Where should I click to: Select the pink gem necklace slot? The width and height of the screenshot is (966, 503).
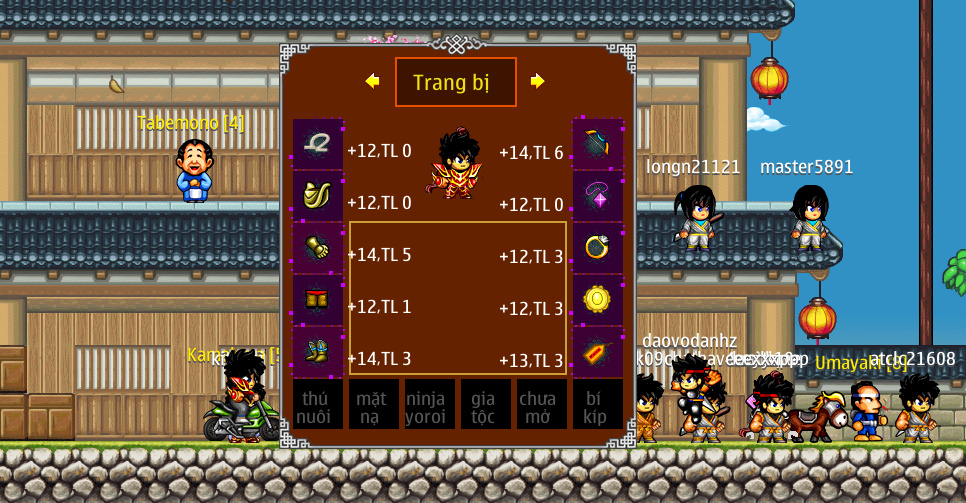click(597, 196)
